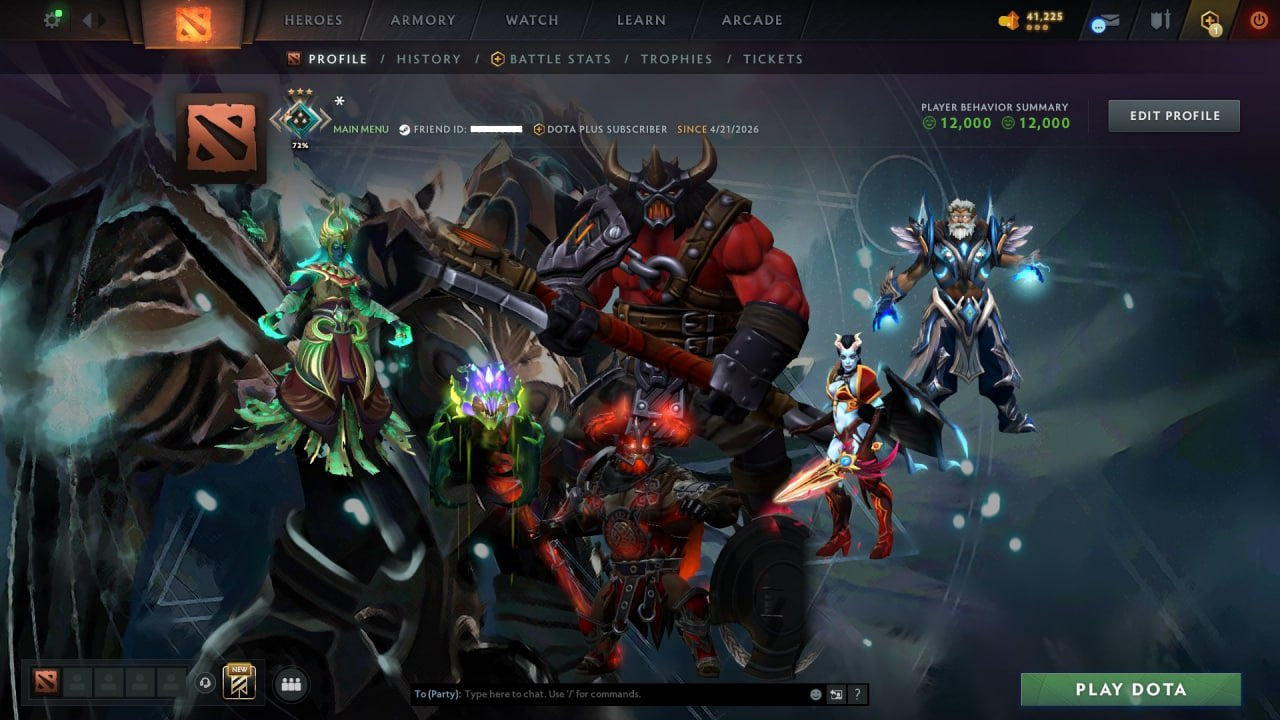Select the voice chat headset icon
Image resolution: width=1280 pixels, height=720 pixels.
205,684
